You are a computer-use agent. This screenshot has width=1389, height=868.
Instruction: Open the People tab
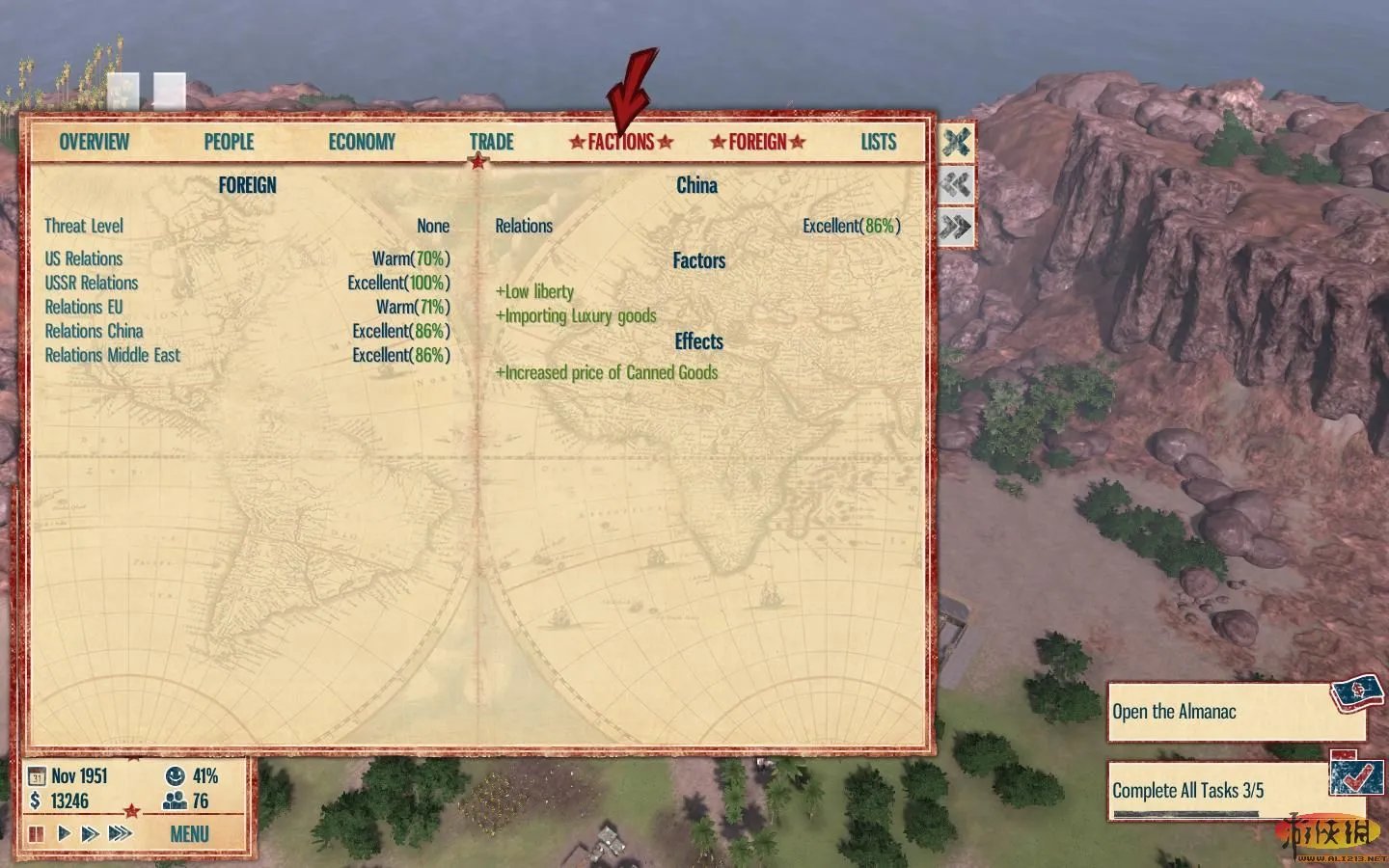click(x=229, y=142)
